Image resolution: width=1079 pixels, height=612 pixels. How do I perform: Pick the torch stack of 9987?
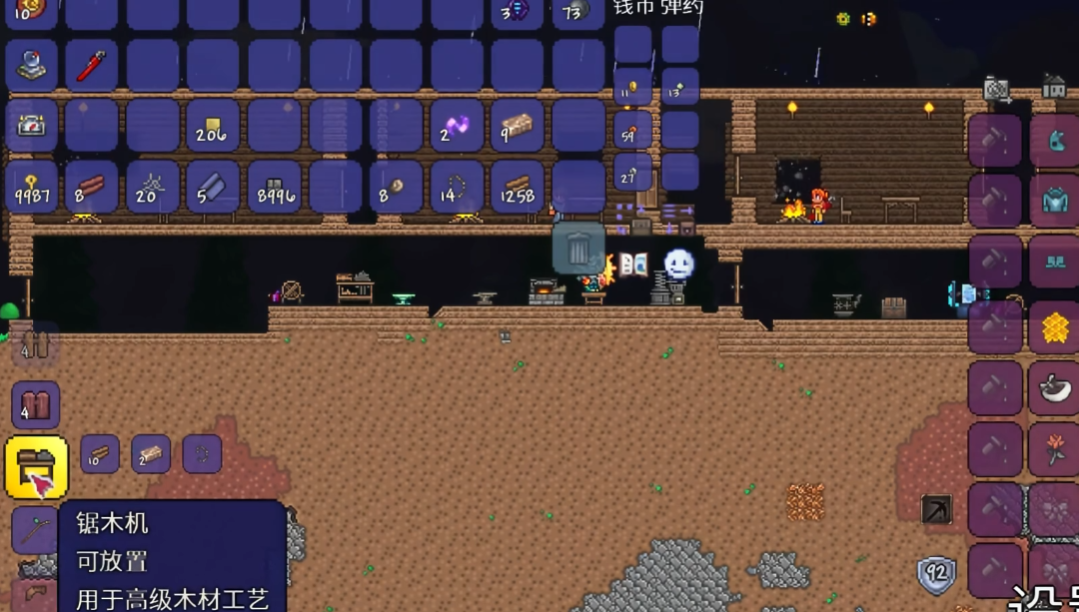[x=31, y=186]
